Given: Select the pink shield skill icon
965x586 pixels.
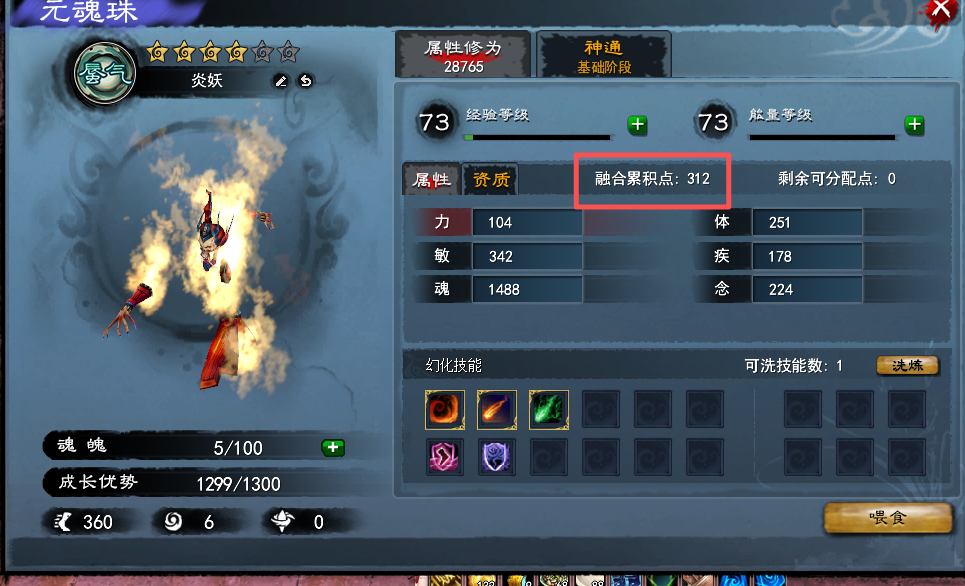Looking at the screenshot, I should click(444, 456).
